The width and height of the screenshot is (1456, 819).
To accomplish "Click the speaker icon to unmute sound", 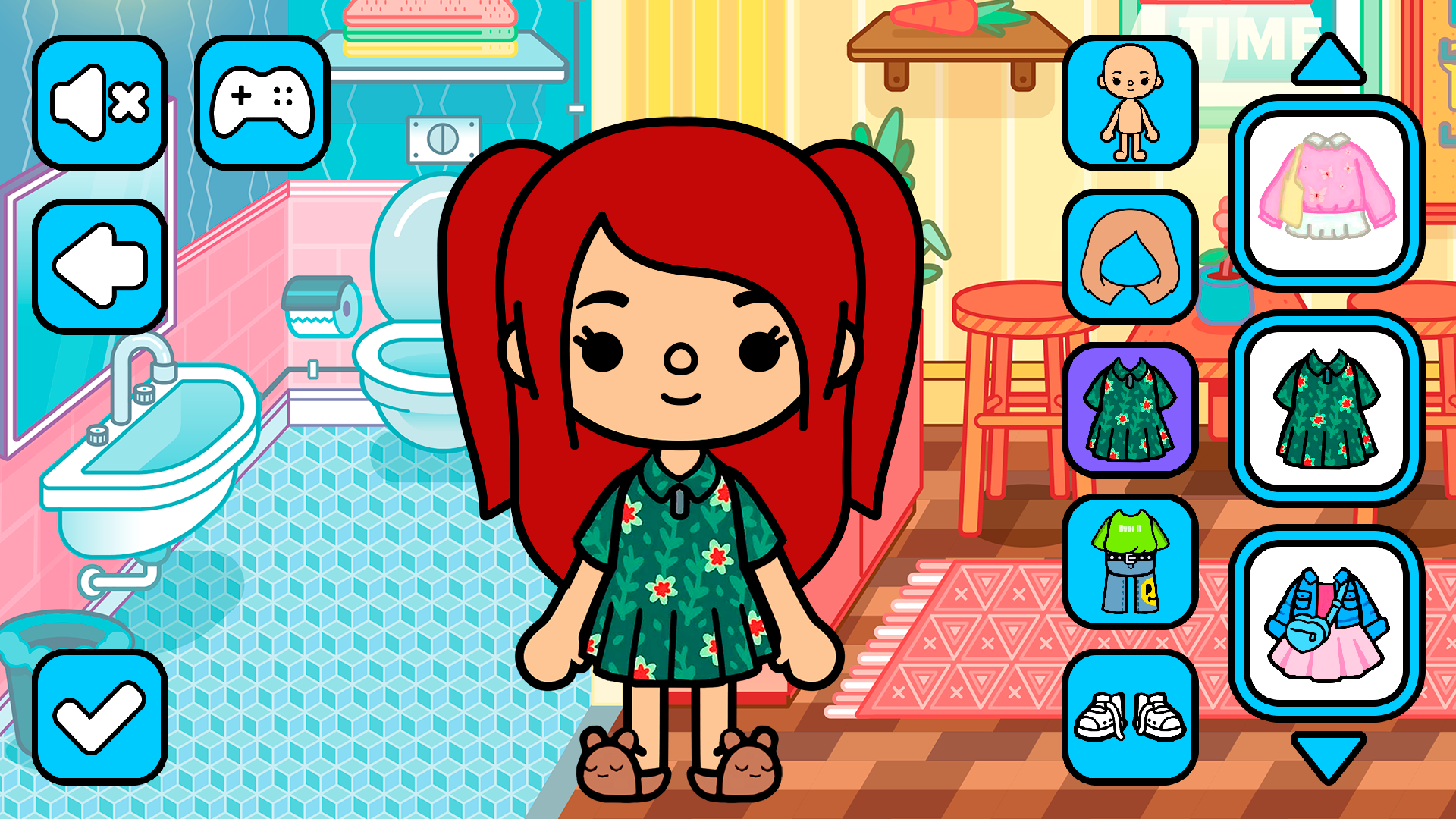I will (x=101, y=101).
